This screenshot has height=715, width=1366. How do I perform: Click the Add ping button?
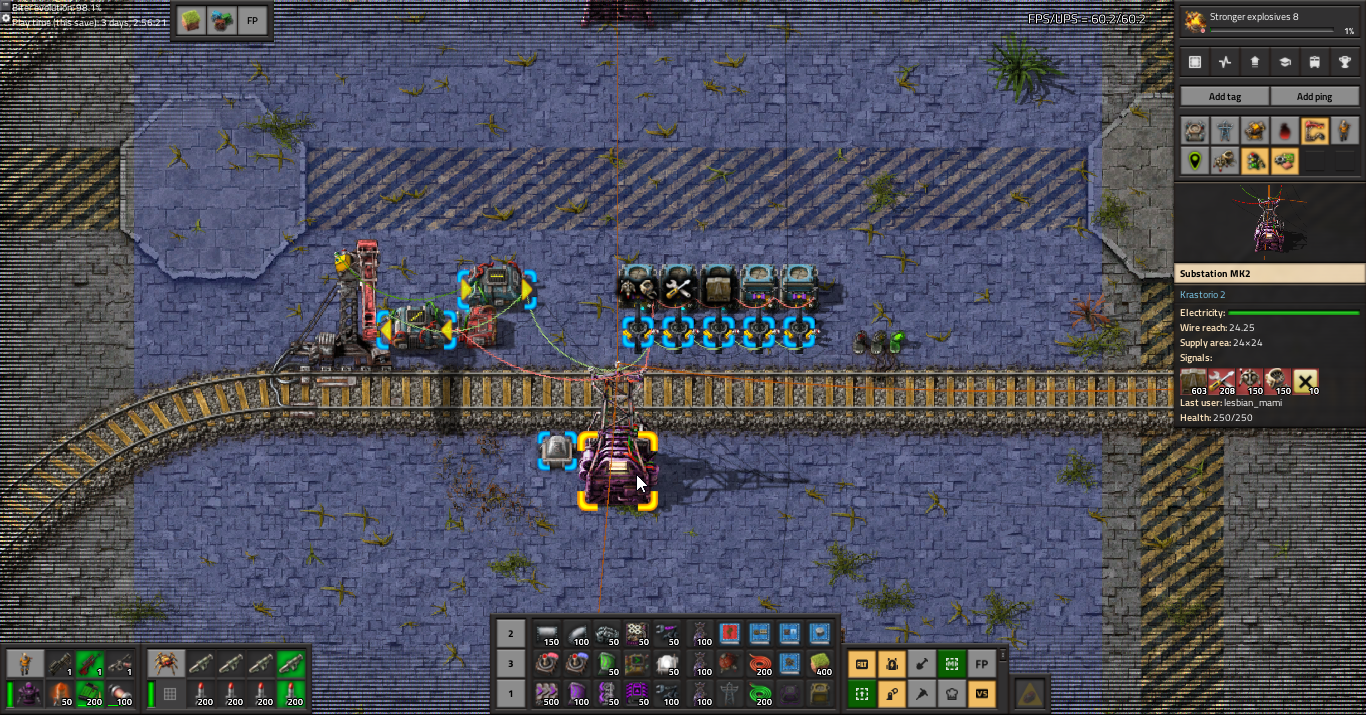point(1314,96)
